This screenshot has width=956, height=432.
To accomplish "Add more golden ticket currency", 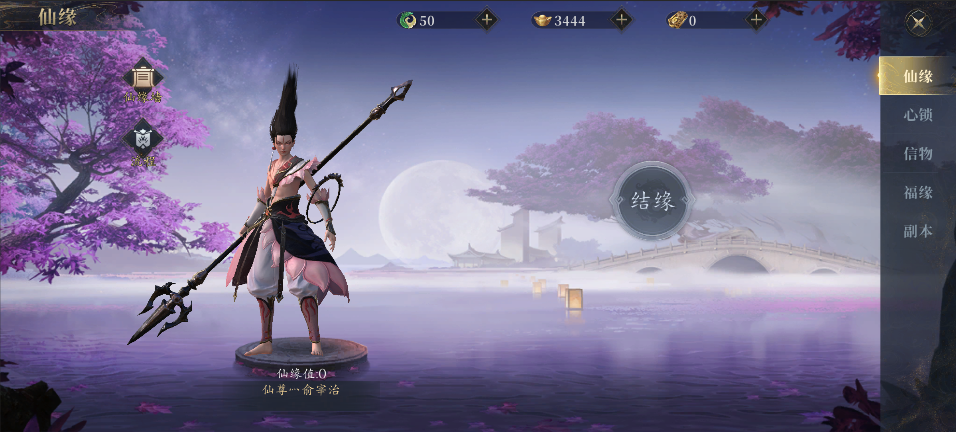I will [756, 19].
